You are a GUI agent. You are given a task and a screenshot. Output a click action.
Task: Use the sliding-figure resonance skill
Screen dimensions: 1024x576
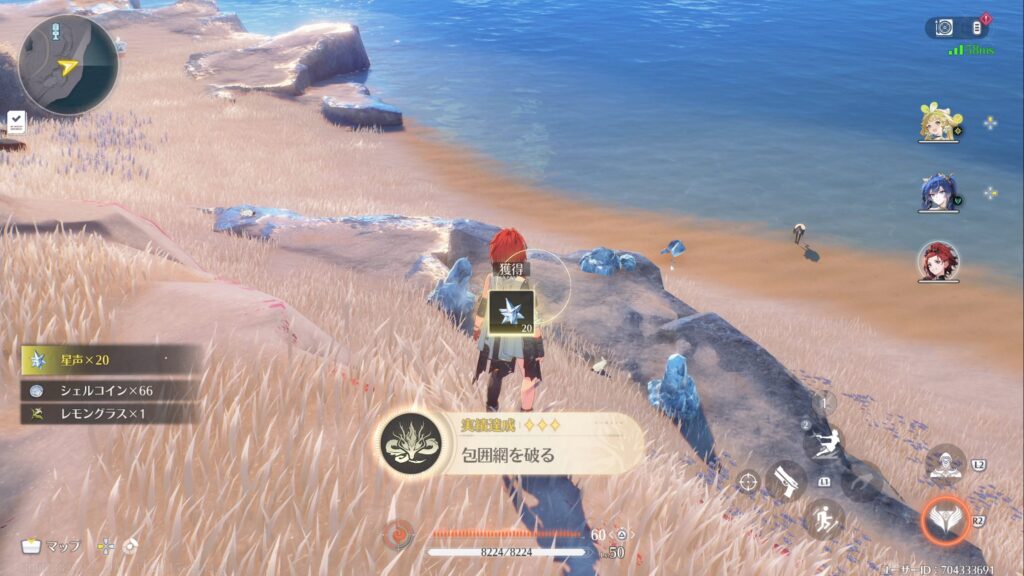click(x=825, y=443)
